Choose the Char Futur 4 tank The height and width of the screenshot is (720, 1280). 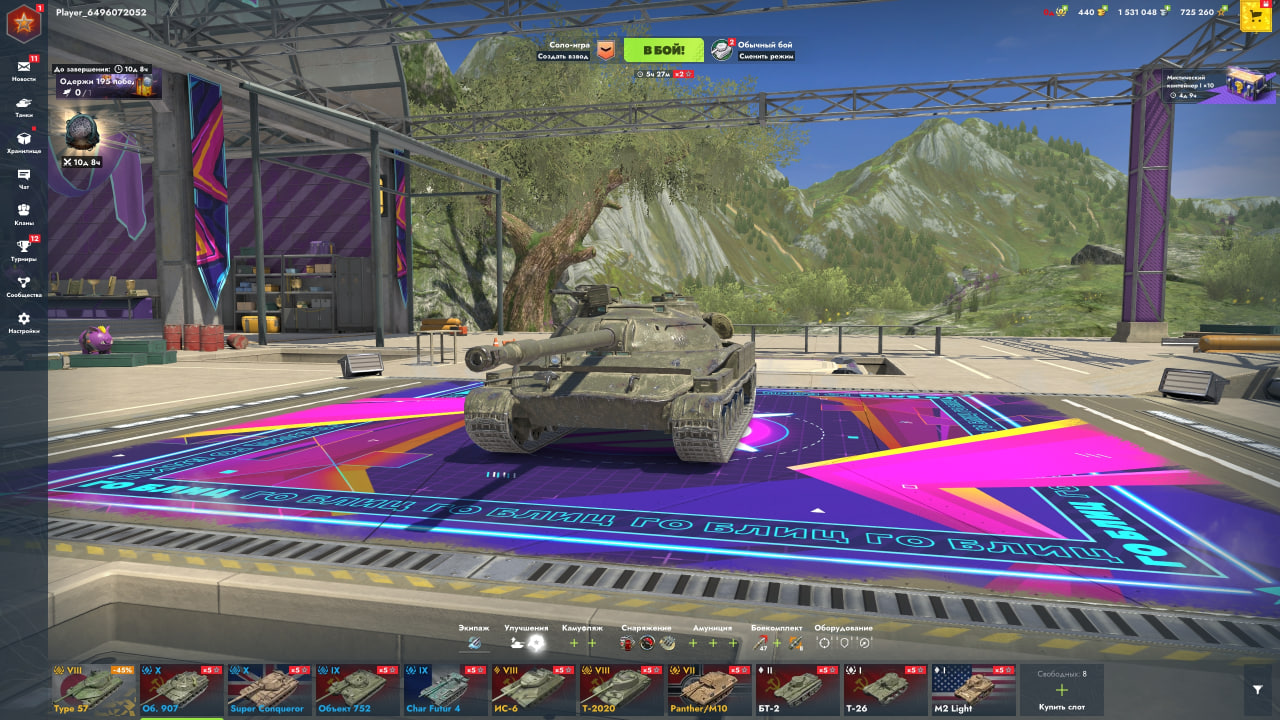click(446, 690)
